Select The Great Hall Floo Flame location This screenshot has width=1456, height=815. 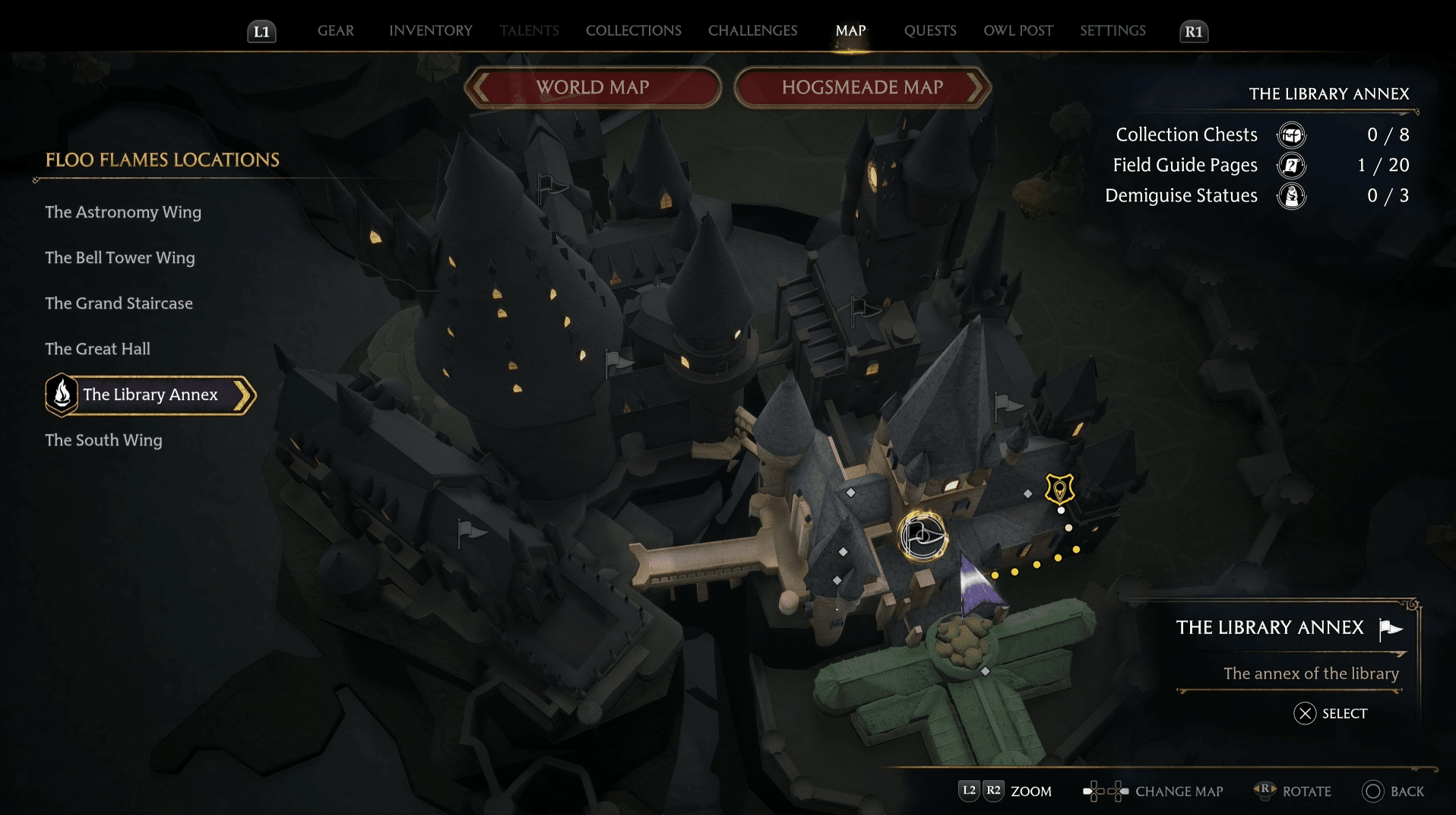pos(98,348)
